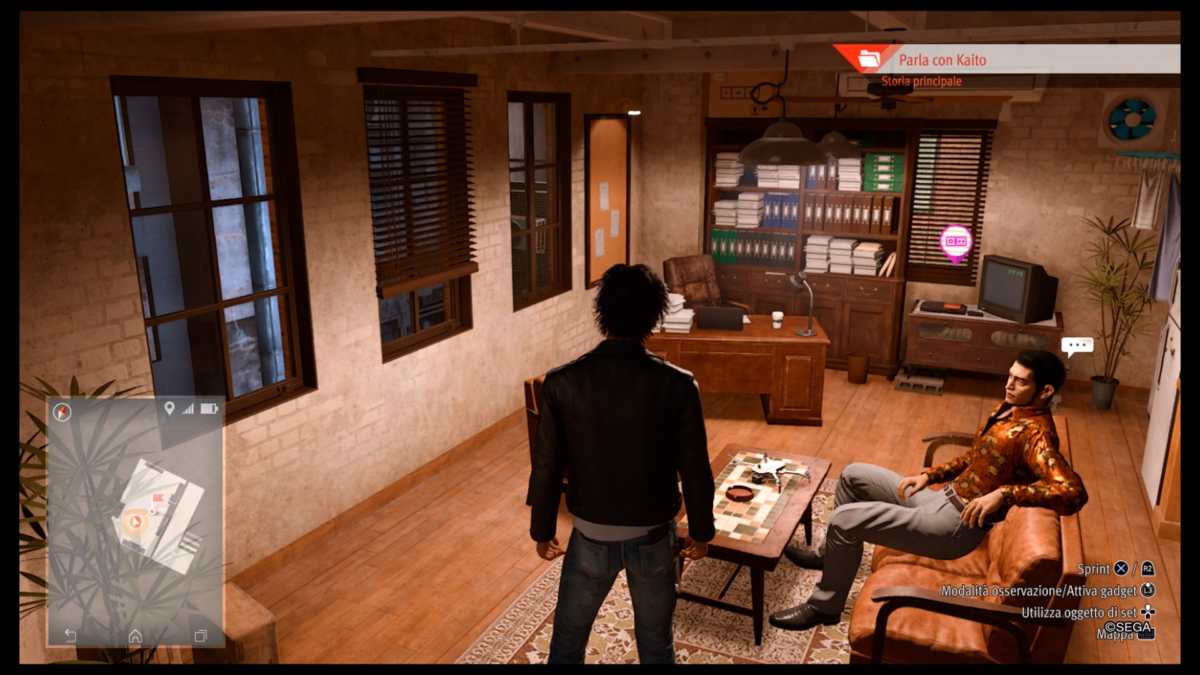Tap the location pin icon on the minimap
Image resolution: width=1200 pixels, height=675 pixels.
tap(169, 408)
